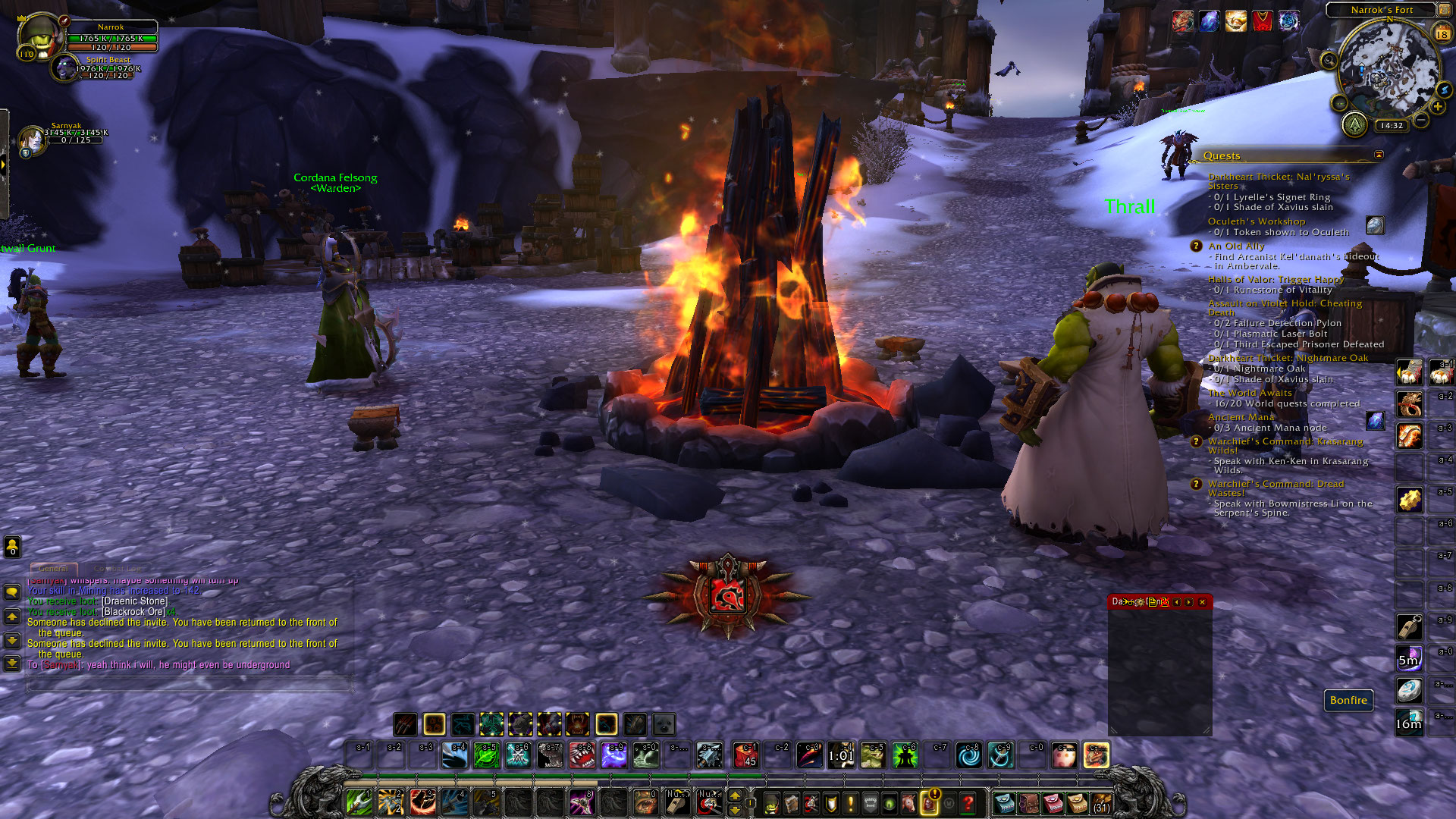The image size is (1456, 819).
Task: Zoom in on the minimap
Action: point(1438,107)
